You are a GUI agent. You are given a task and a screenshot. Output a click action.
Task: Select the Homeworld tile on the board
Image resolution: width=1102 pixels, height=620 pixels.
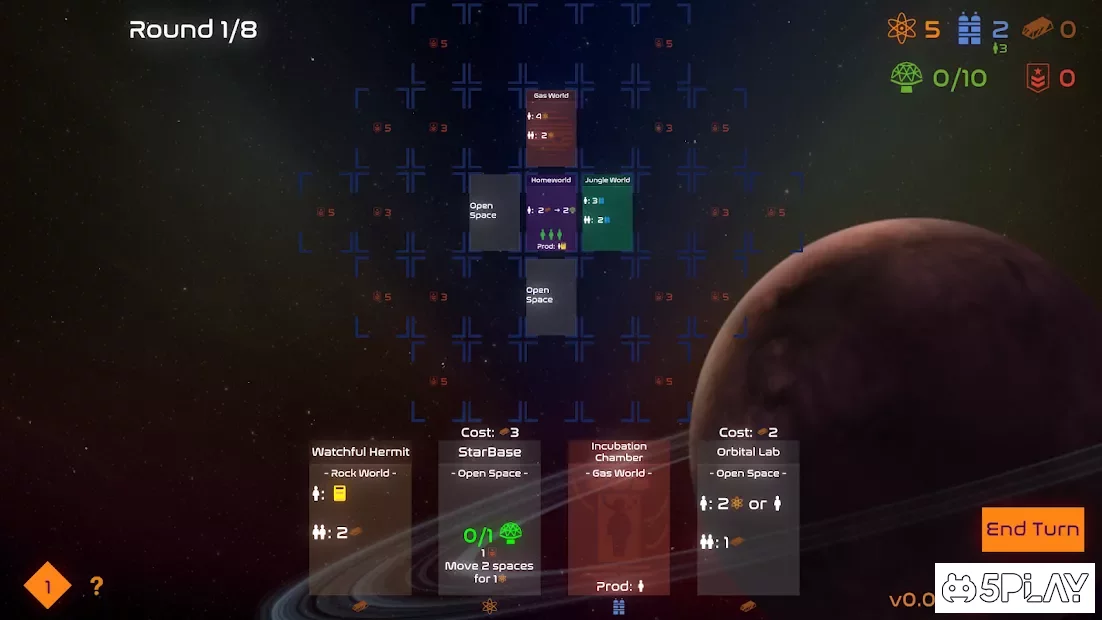pos(551,213)
